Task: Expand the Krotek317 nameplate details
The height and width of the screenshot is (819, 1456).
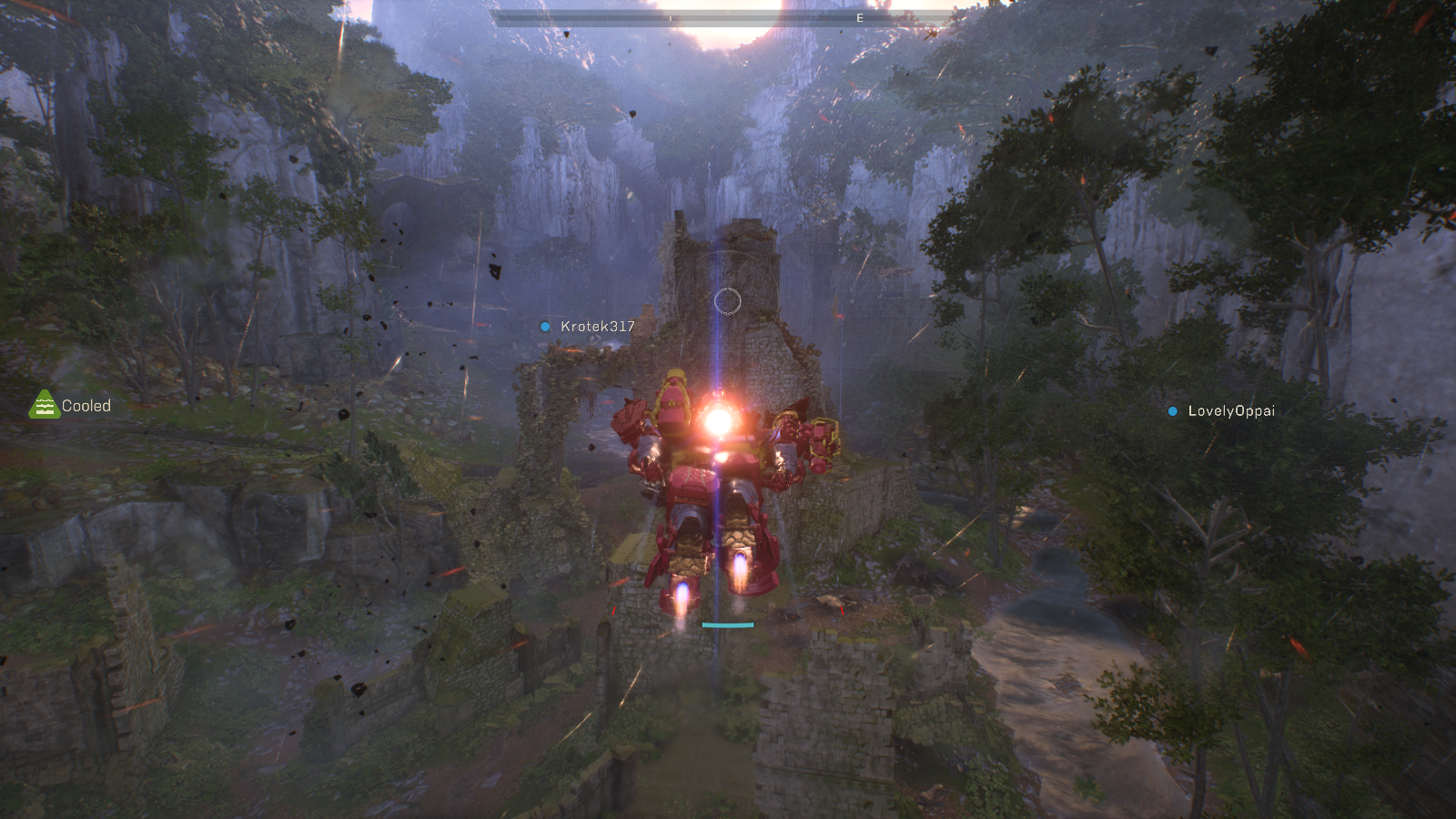Action: [596, 325]
